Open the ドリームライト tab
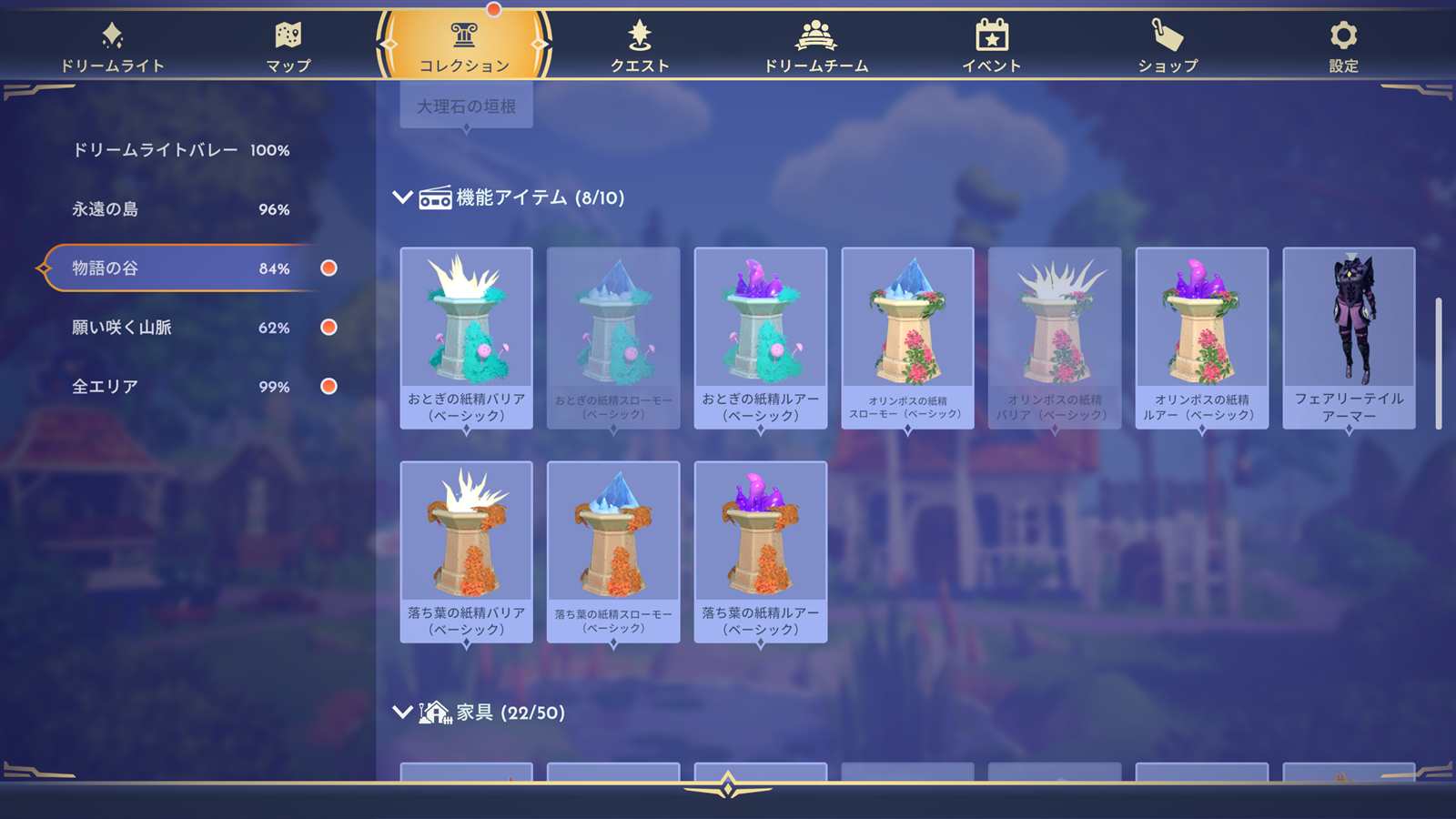 112,47
